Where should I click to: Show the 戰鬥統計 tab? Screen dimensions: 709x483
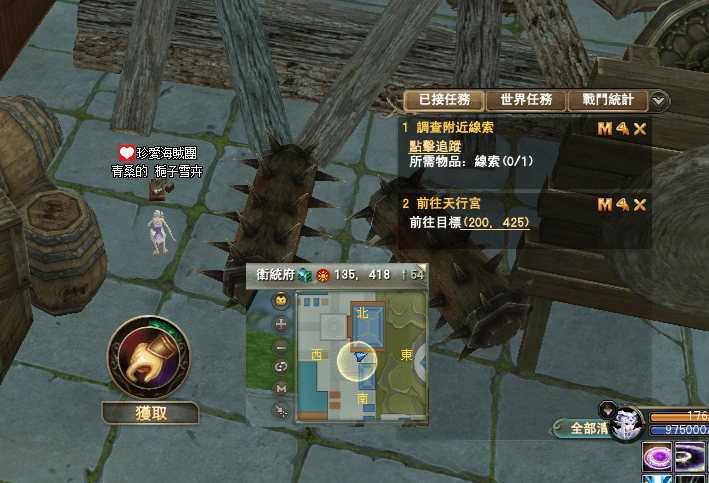607,100
